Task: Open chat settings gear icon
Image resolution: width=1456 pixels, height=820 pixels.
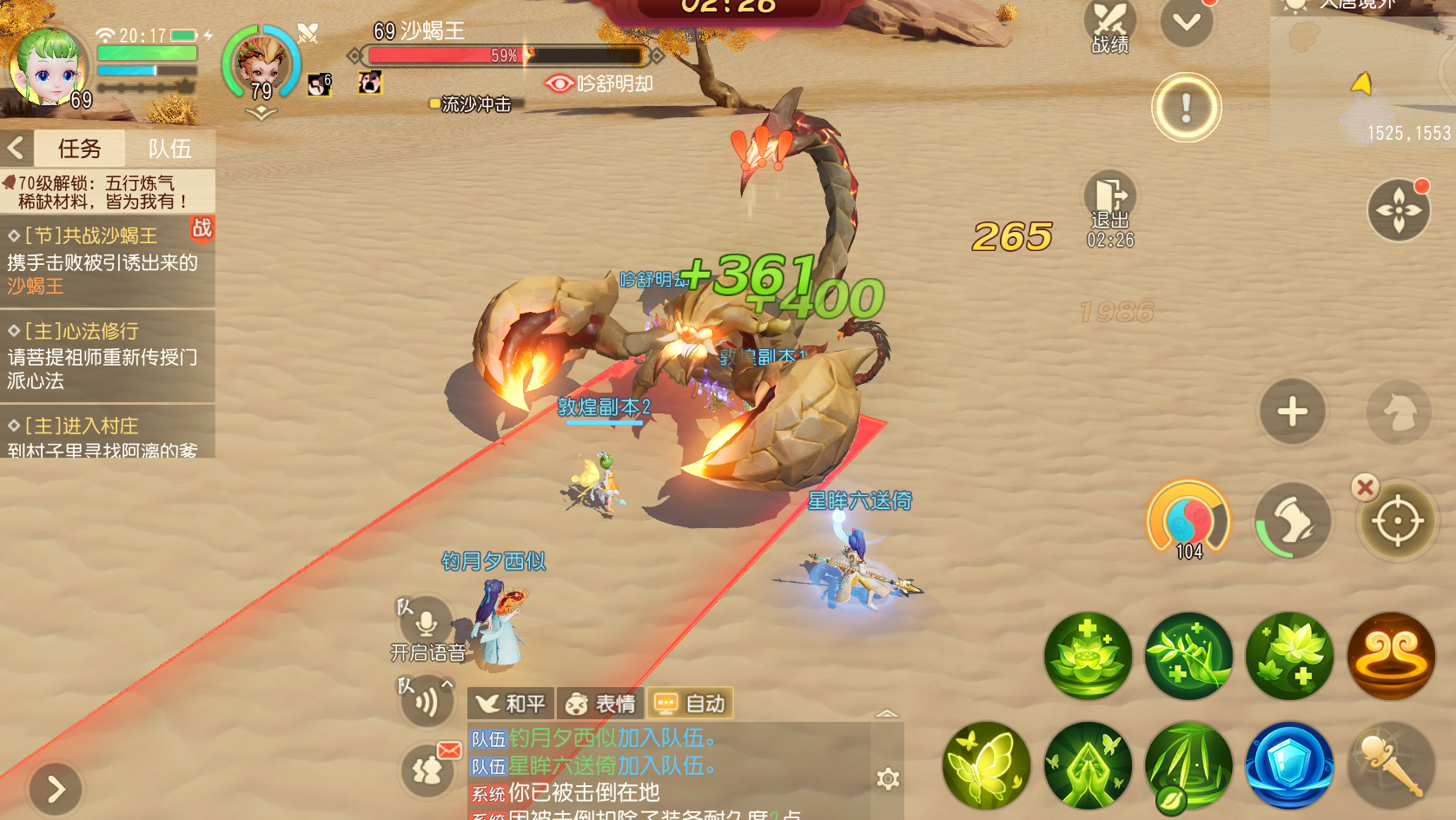Action: (887, 778)
